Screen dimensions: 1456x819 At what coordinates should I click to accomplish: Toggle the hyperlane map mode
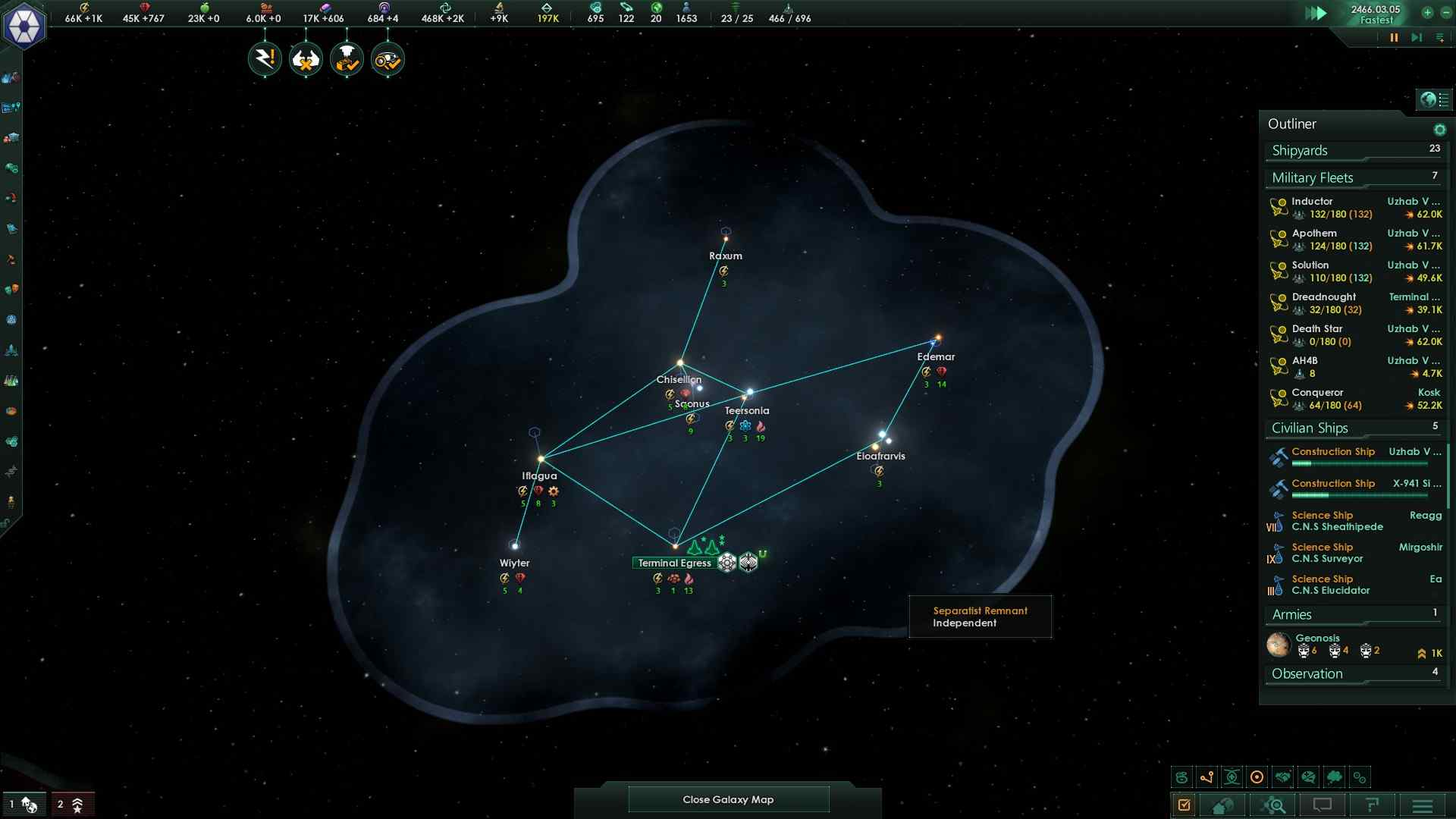pyautogui.click(x=1207, y=777)
